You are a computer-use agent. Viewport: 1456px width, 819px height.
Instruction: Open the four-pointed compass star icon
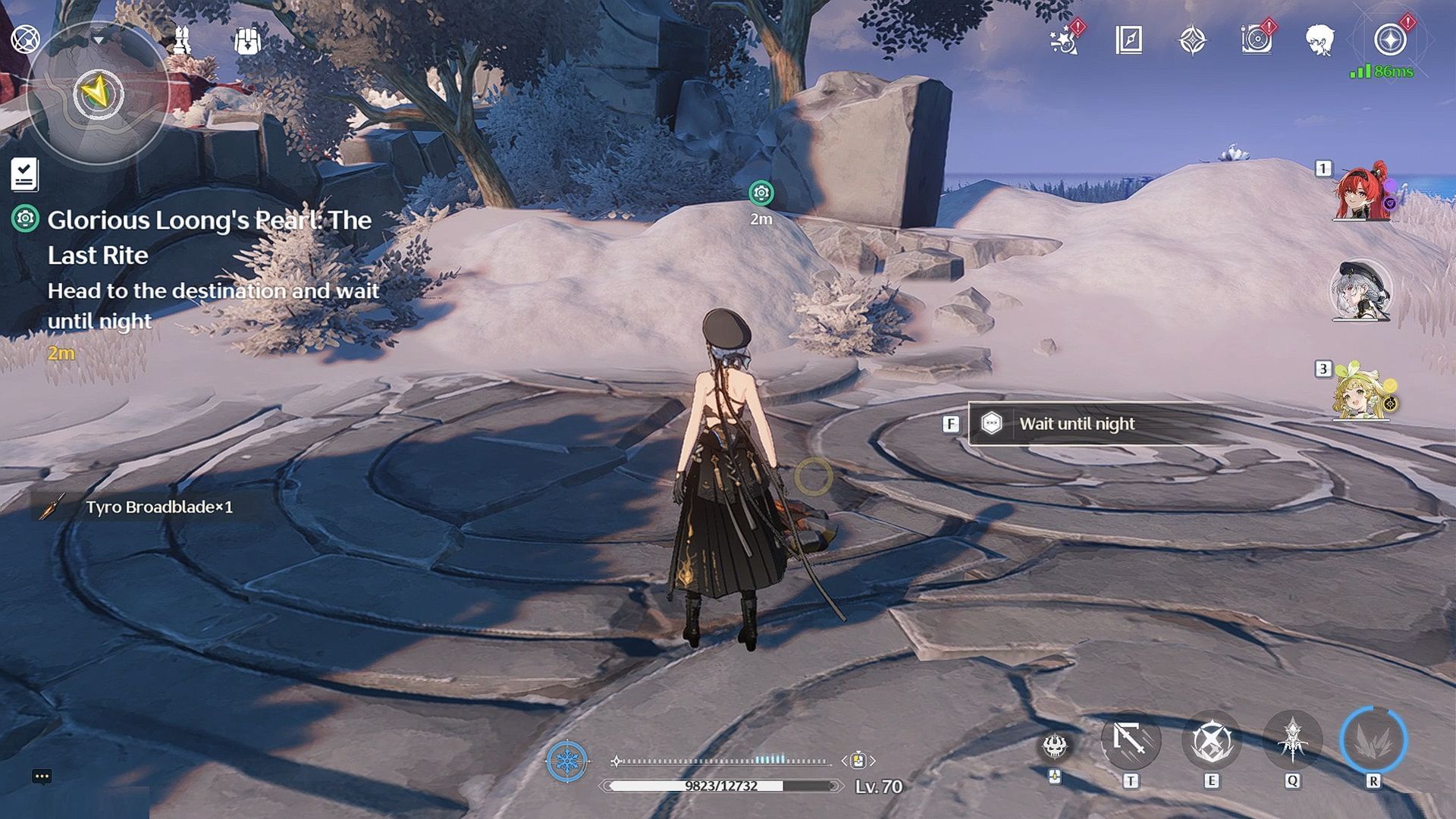1192,40
